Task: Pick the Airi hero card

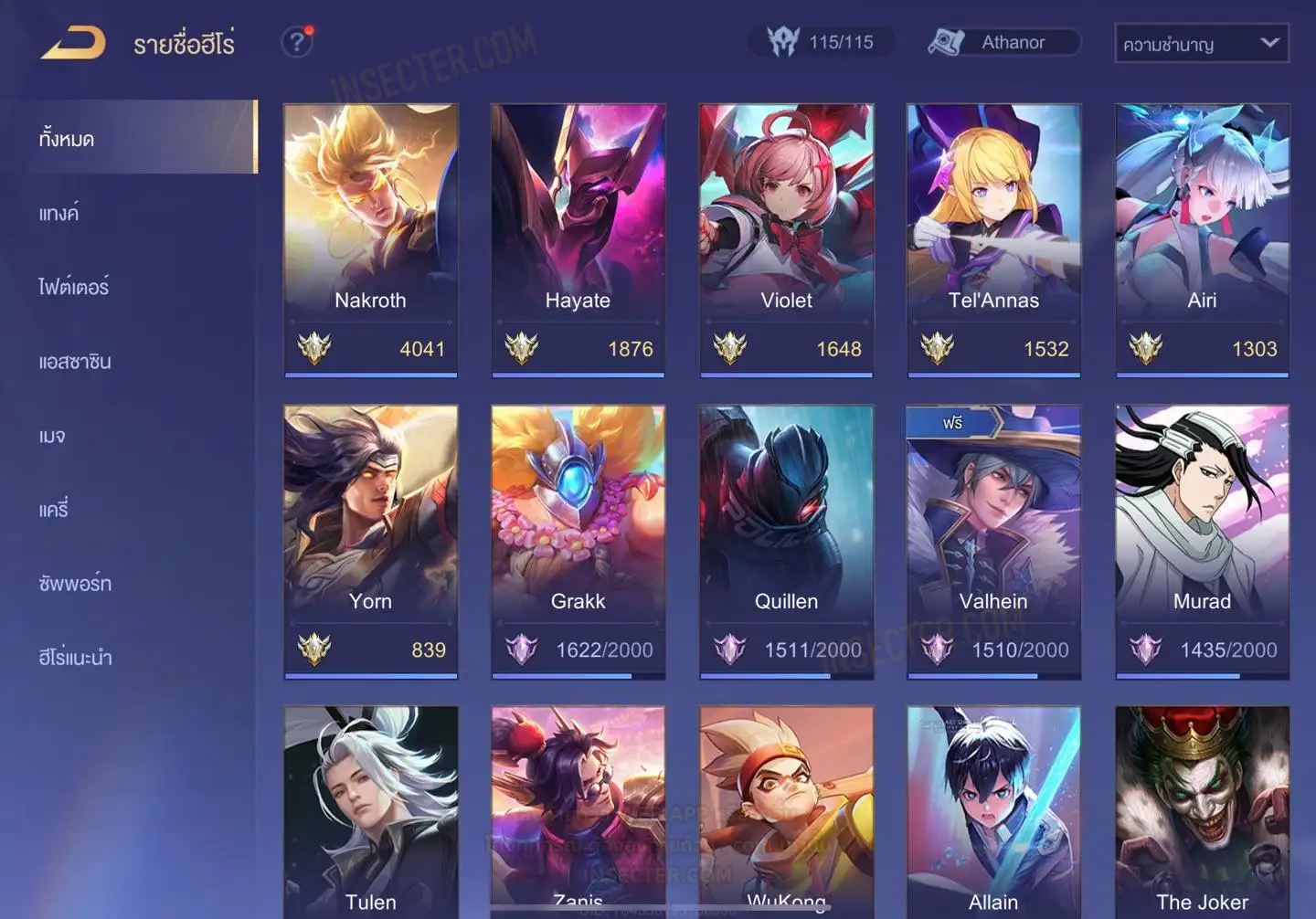Action: (1202, 239)
